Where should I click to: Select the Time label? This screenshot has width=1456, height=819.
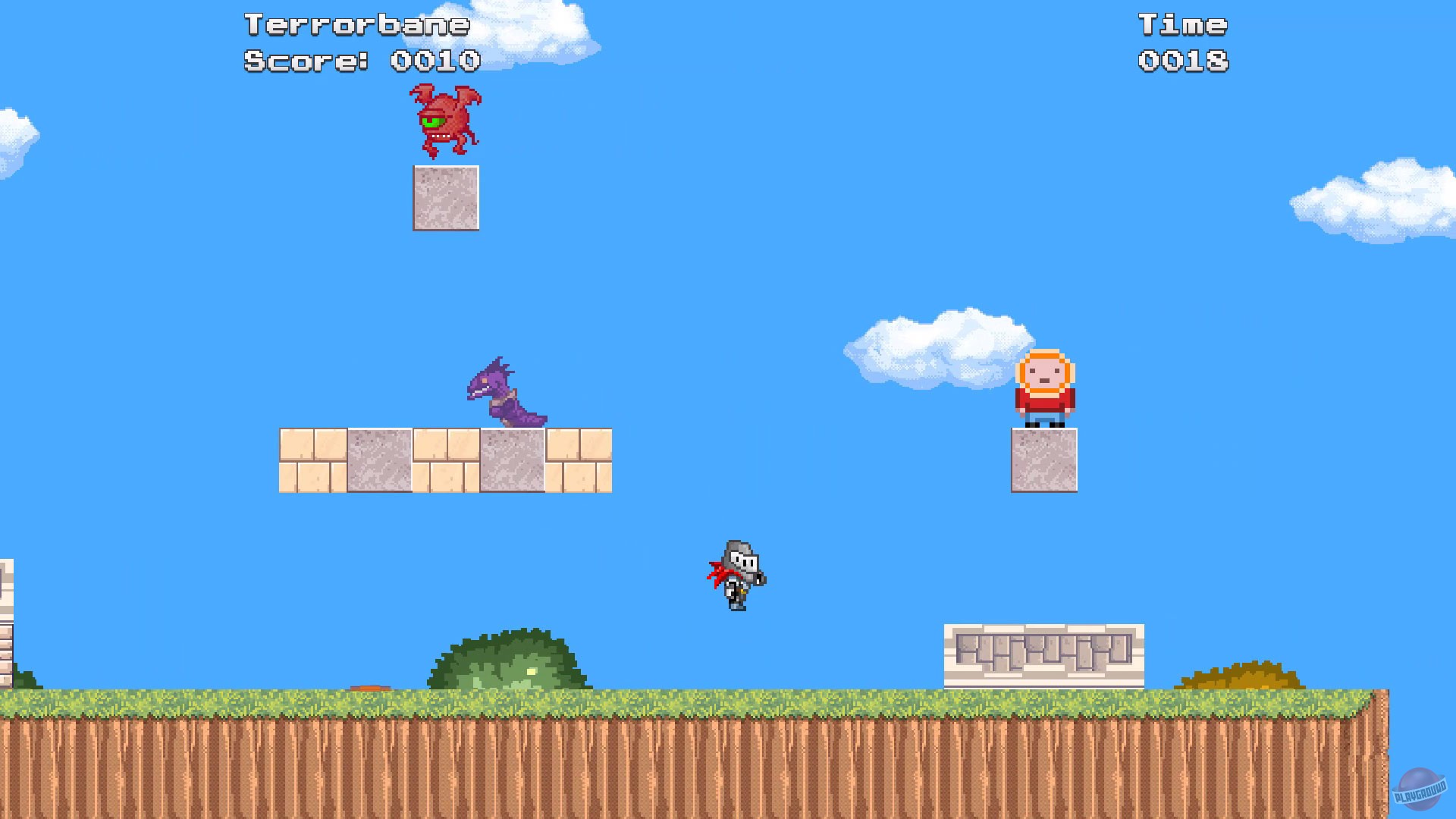[x=1185, y=23]
